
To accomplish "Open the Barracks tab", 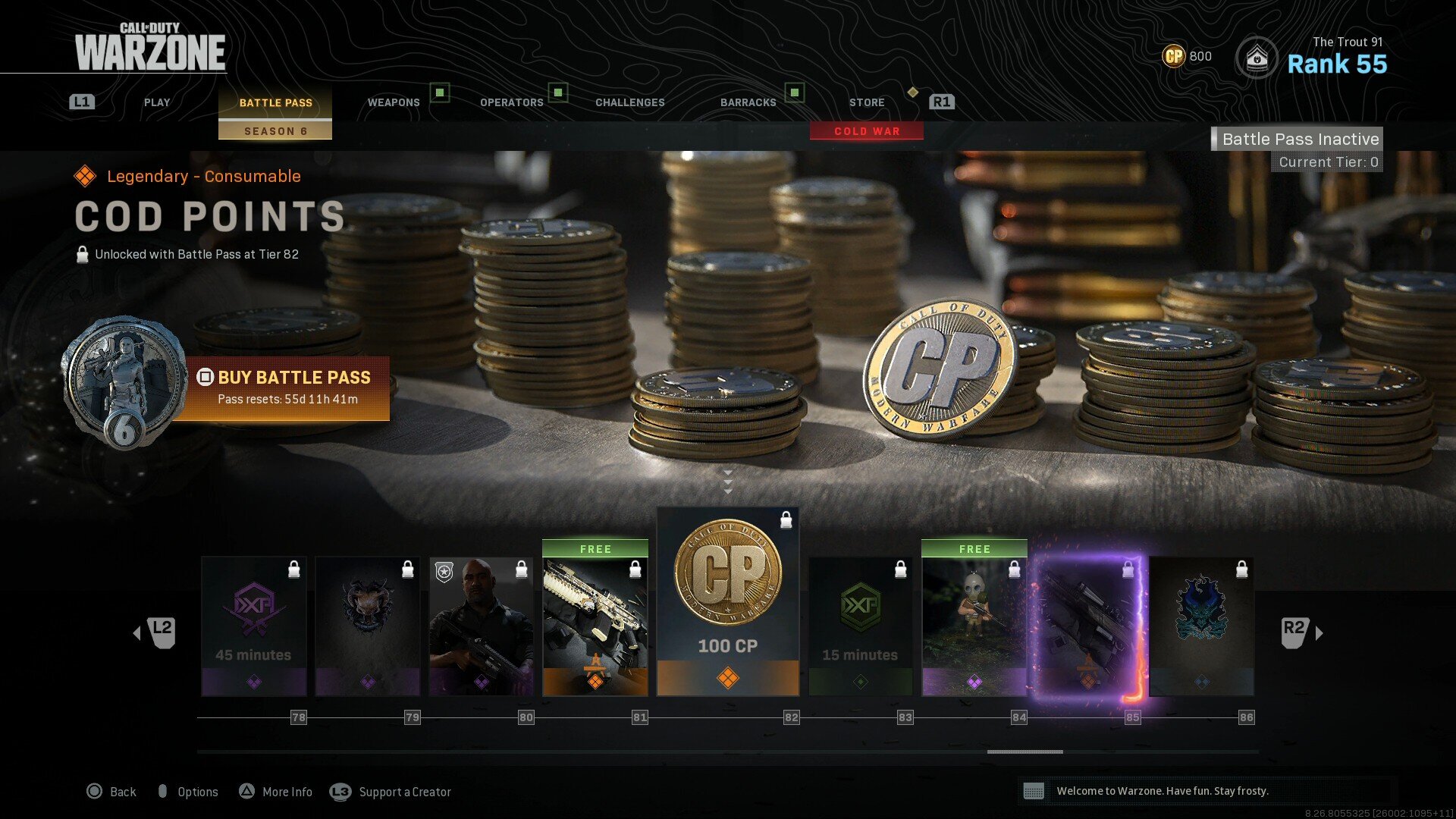I will tap(748, 102).
